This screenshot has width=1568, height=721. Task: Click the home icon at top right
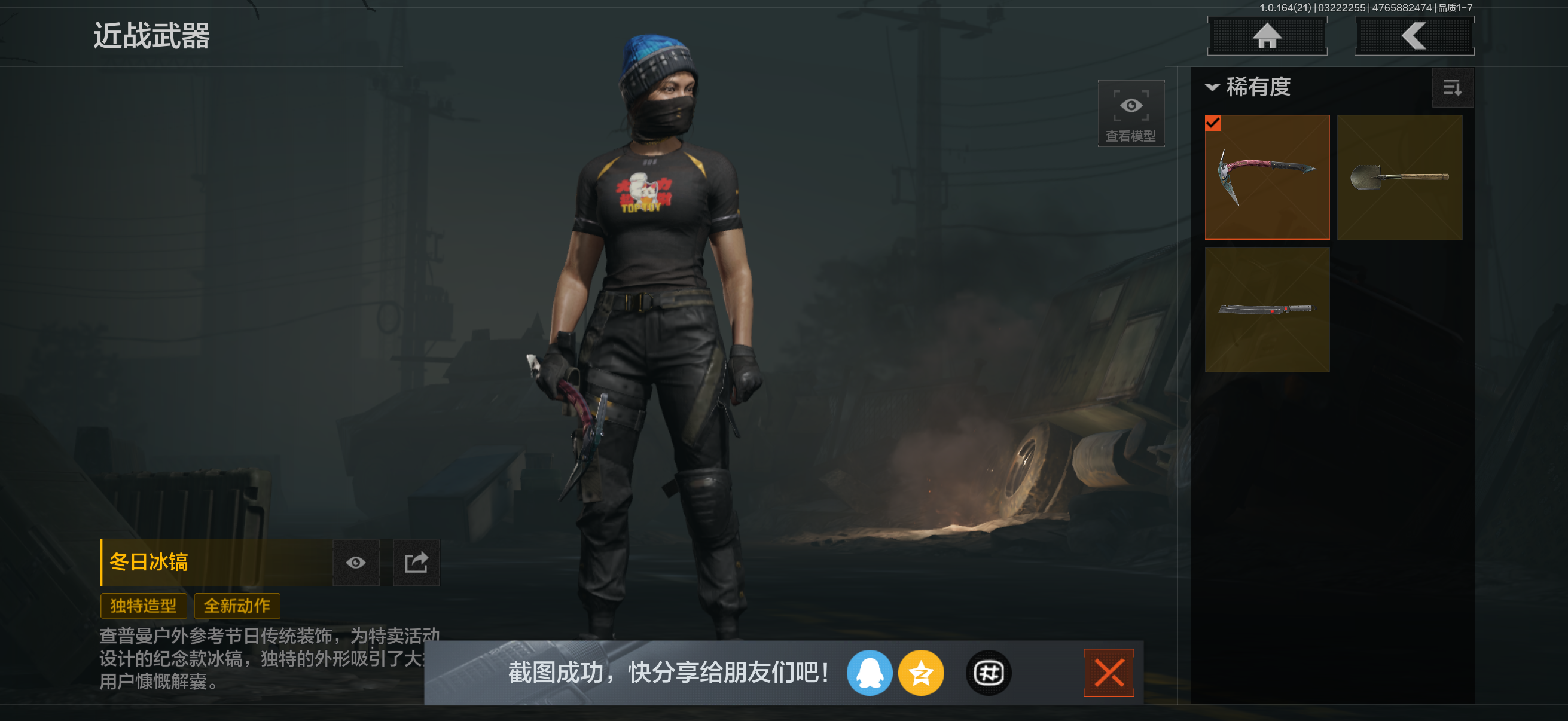(1267, 35)
